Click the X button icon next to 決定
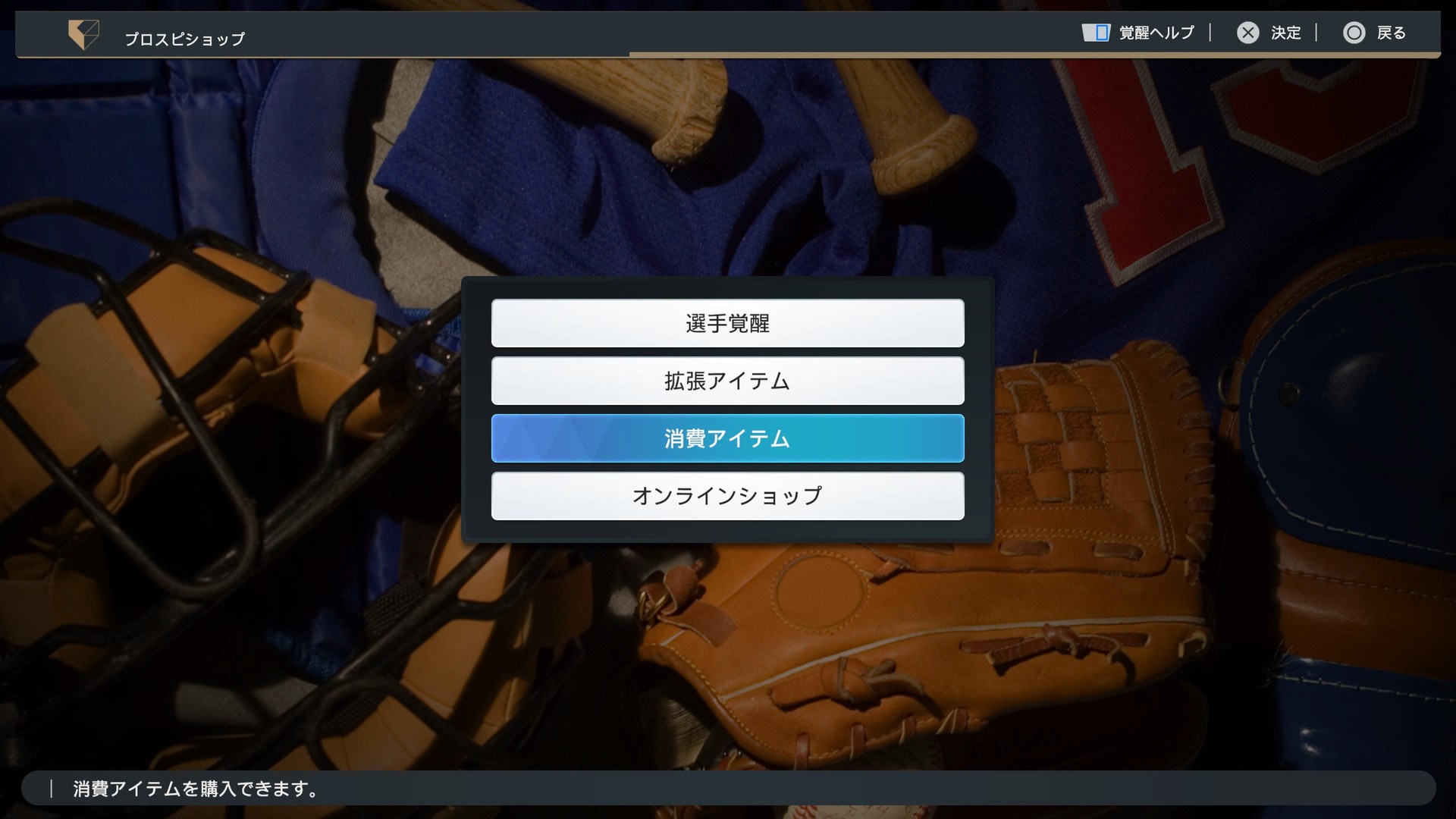 1249,33
